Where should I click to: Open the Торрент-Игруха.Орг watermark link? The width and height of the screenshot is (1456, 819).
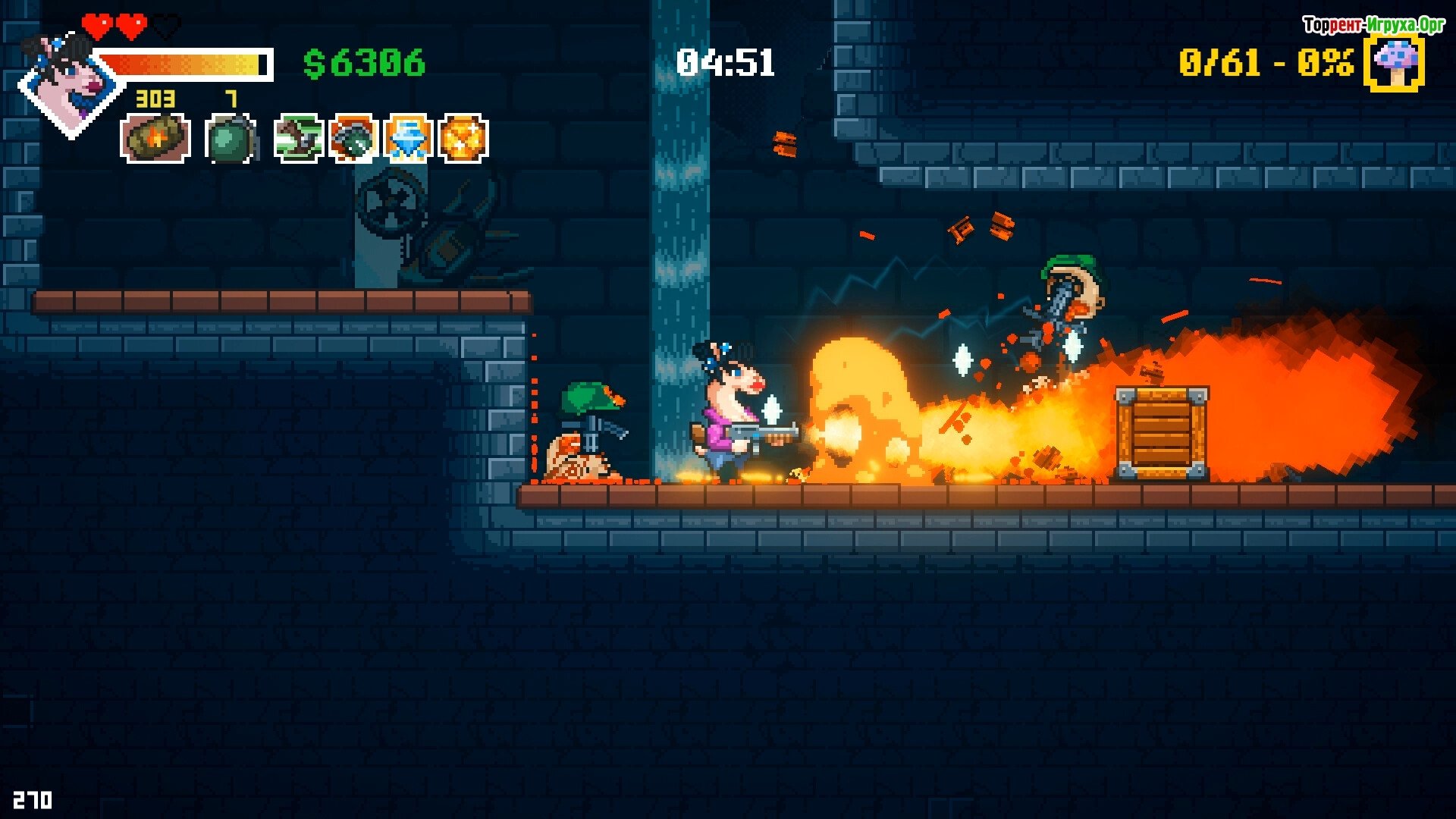click(1373, 25)
